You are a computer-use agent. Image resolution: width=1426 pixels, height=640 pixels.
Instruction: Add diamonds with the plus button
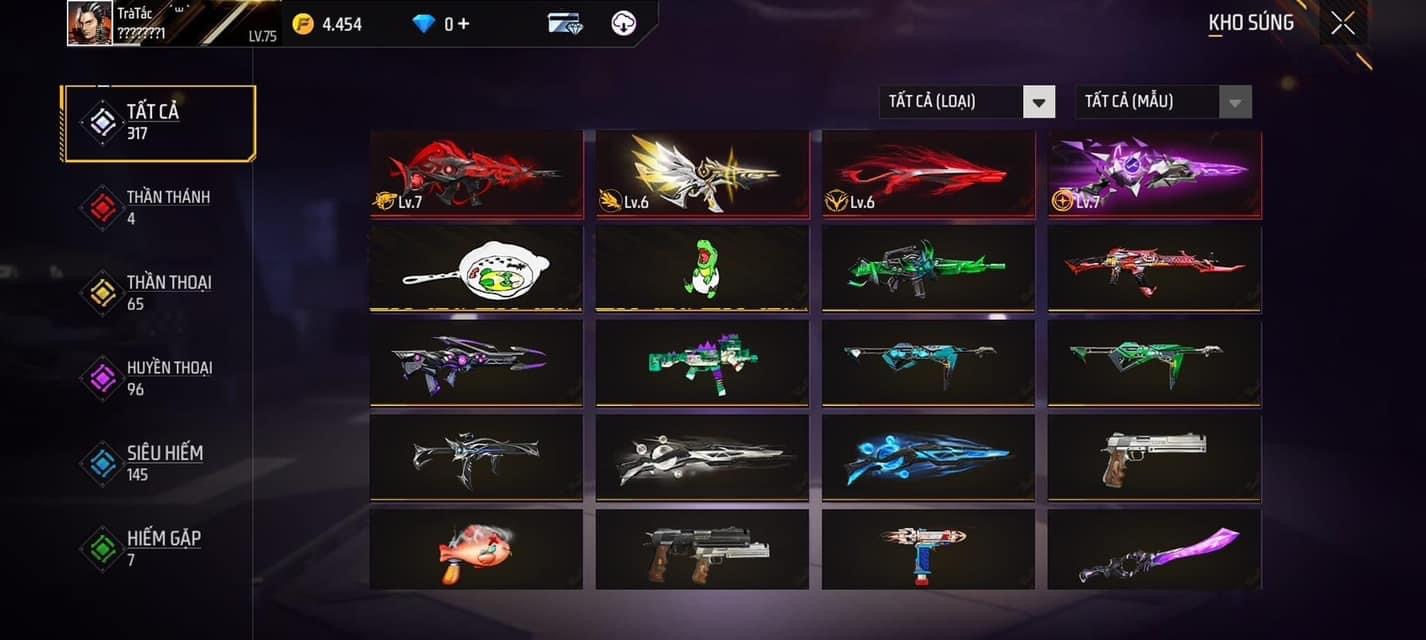[462, 24]
